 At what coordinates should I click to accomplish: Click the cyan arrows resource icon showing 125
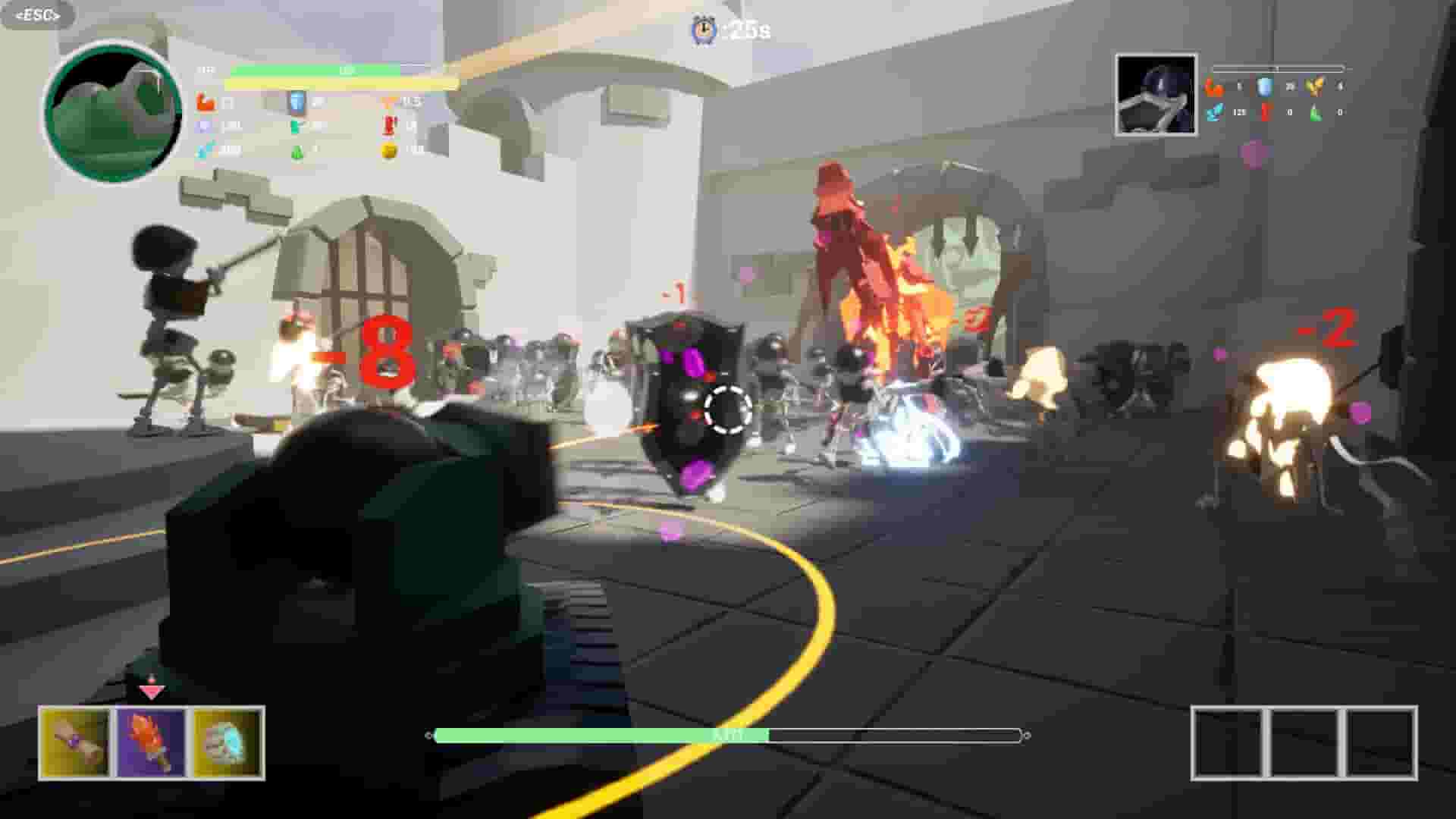pos(1214,113)
